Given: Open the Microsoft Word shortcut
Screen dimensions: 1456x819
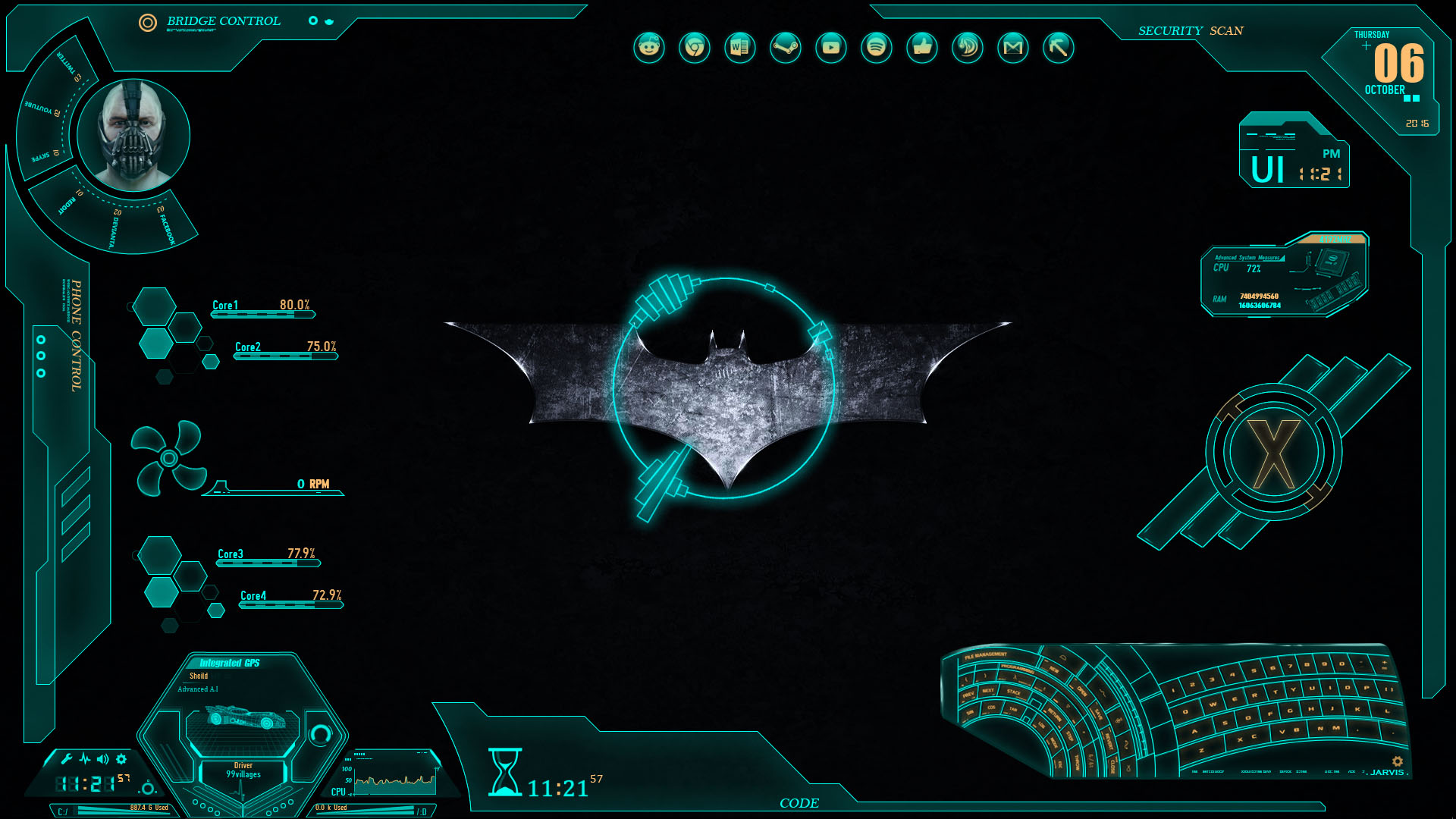Looking at the screenshot, I should tap(740, 48).
